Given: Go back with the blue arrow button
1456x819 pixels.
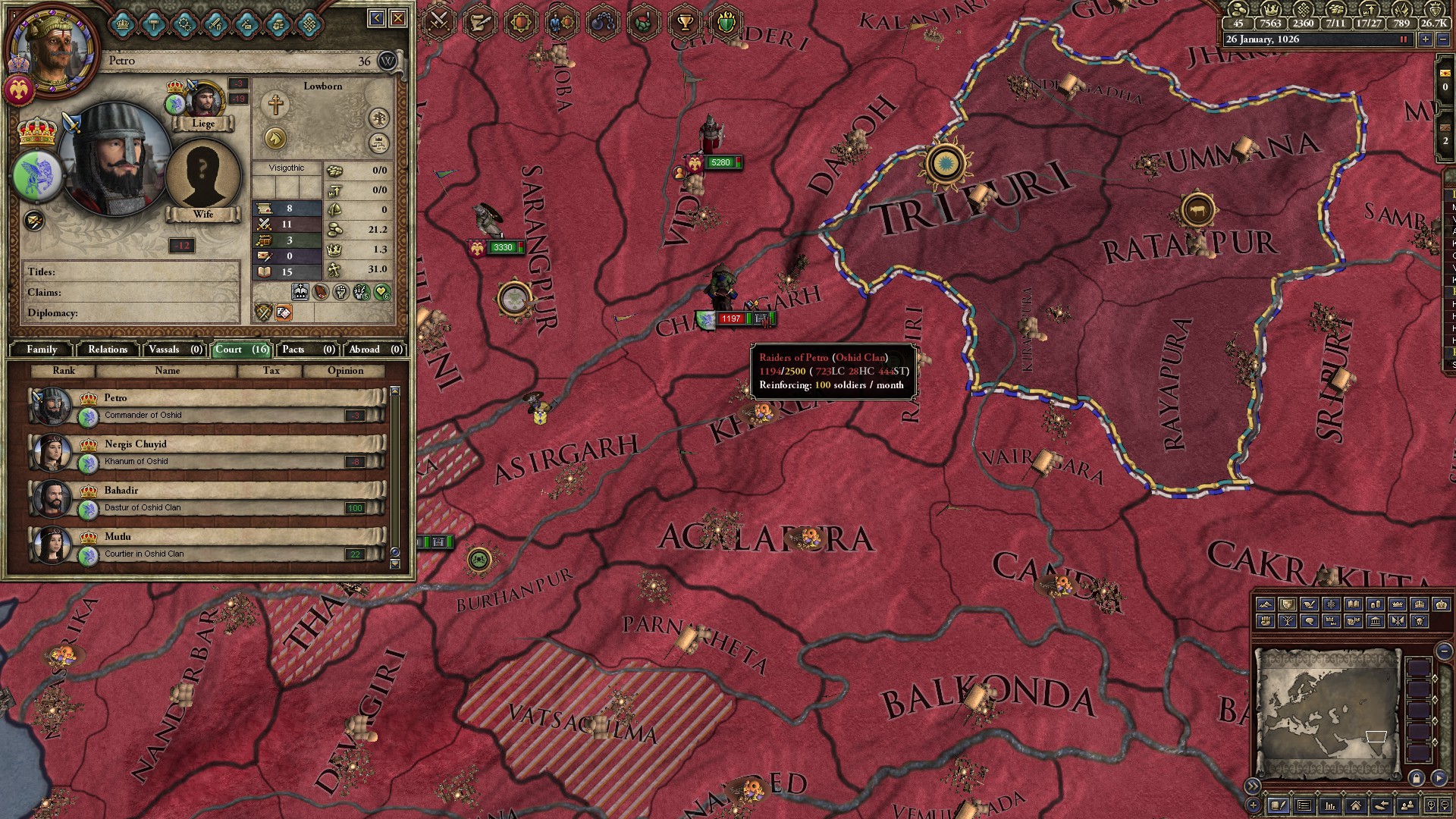Looking at the screenshot, I should point(377,18).
